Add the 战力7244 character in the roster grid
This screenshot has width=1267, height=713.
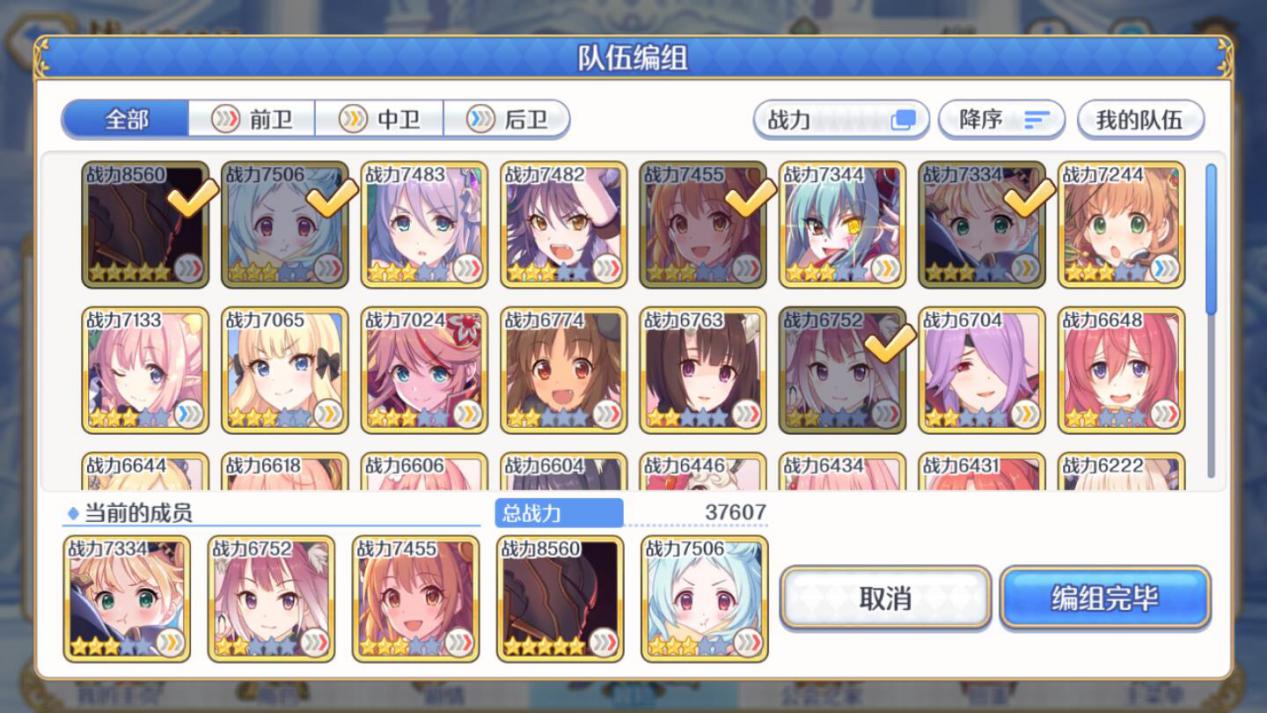tap(1121, 225)
